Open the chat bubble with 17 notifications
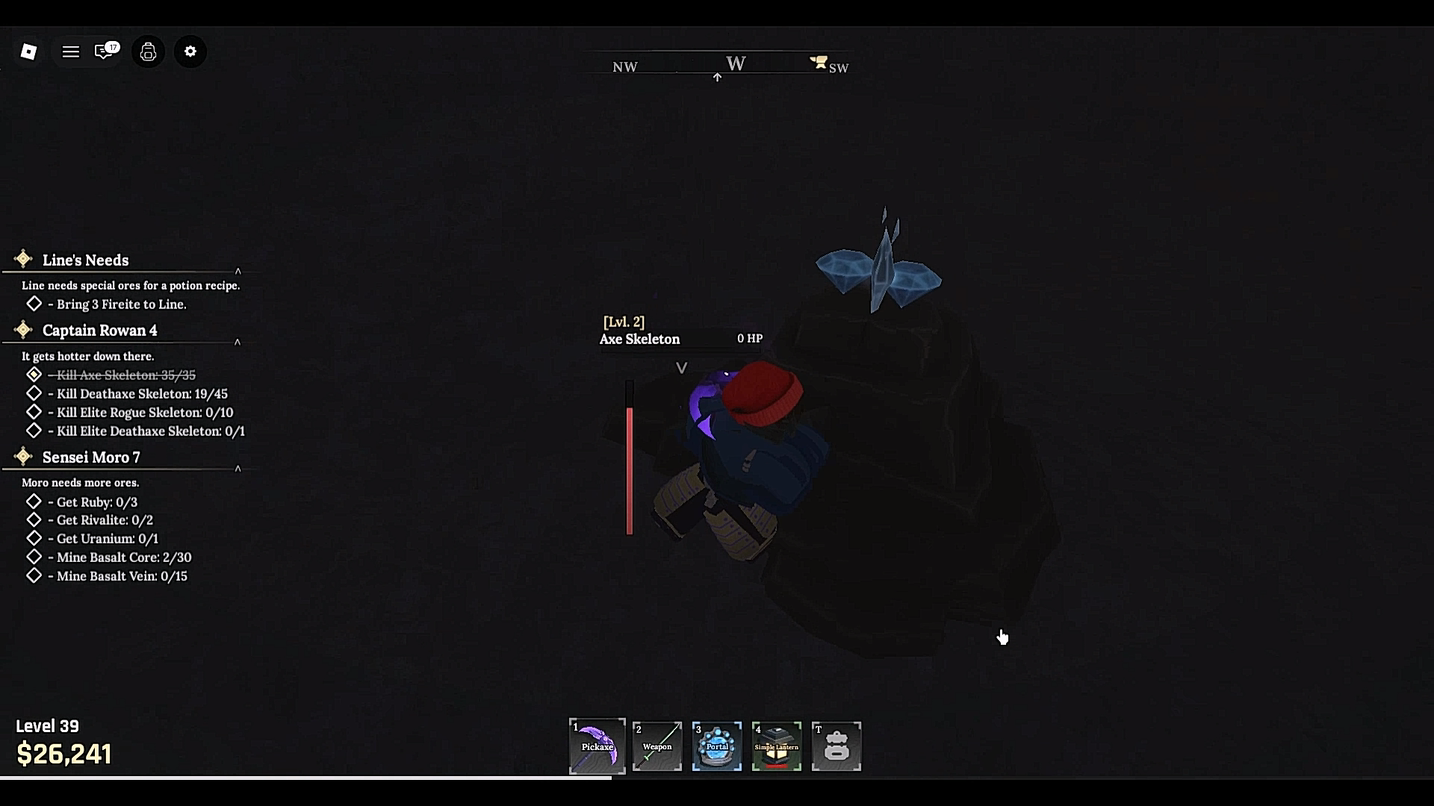1434x806 pixels. [104, 51]
